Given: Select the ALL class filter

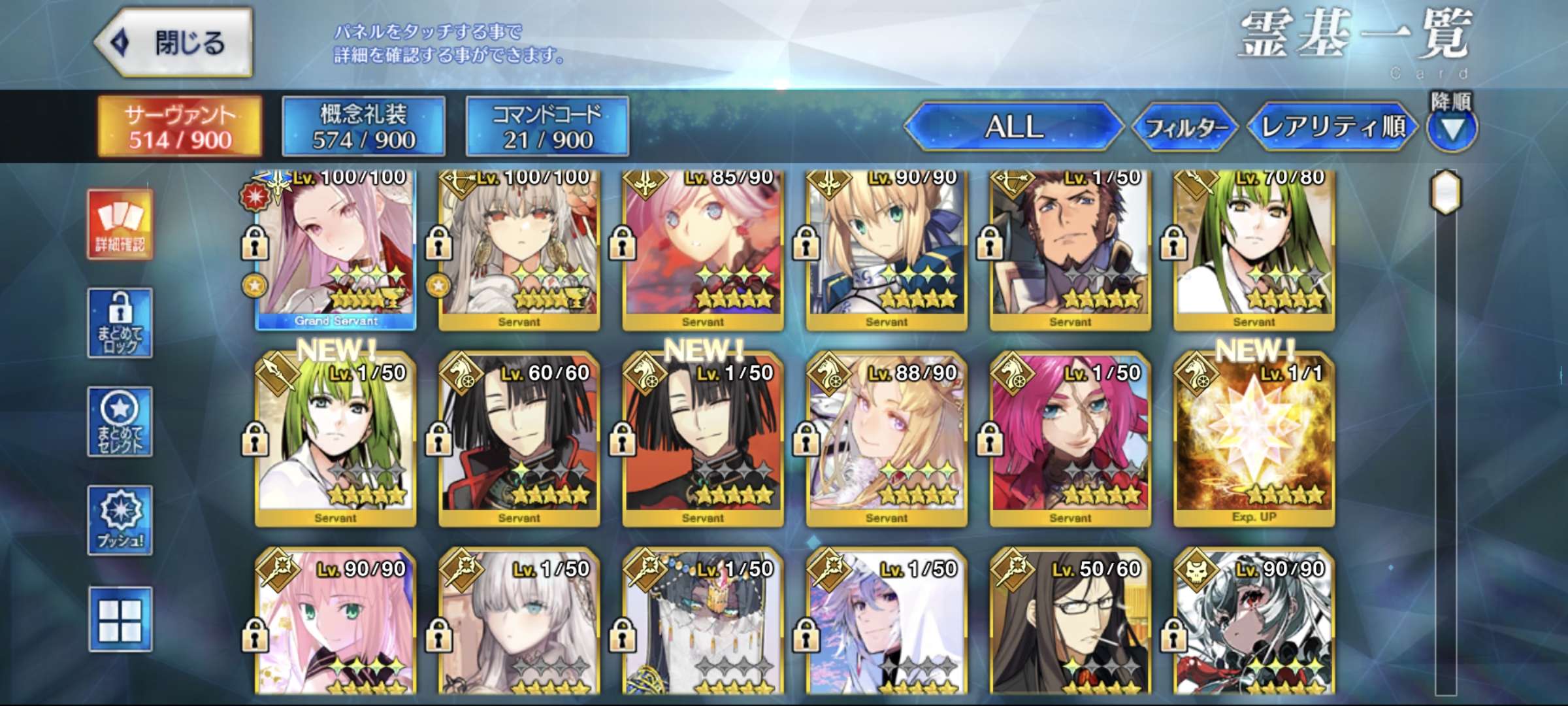Looking at the screenshot, I should 1013,126.
